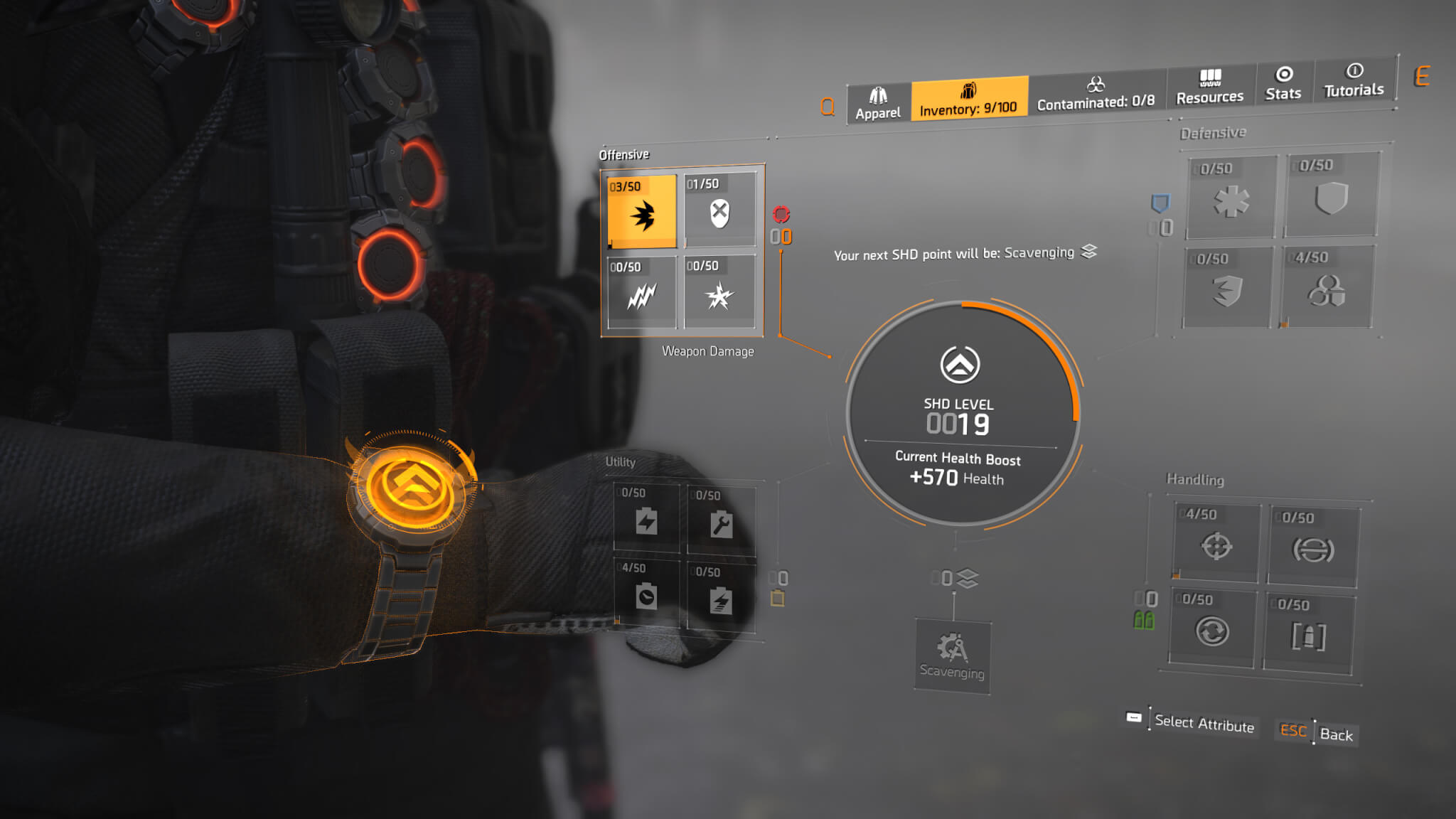This screenshot has height=819, width=1456.
Task: Select the headshot skull attribute at 01/50
Action: (719, 210)
